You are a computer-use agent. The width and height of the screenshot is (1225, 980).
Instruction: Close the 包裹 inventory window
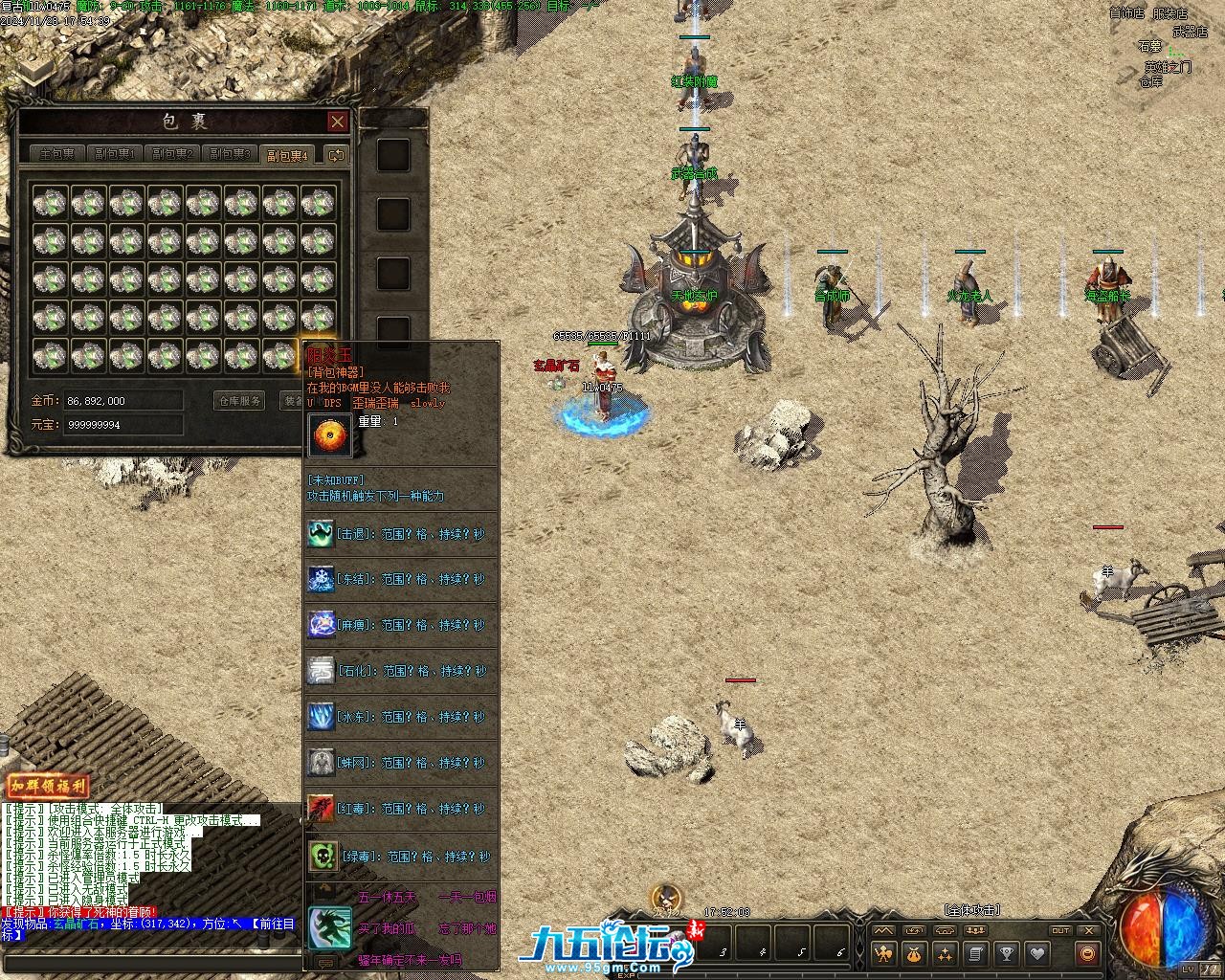(x=337, y=122)
